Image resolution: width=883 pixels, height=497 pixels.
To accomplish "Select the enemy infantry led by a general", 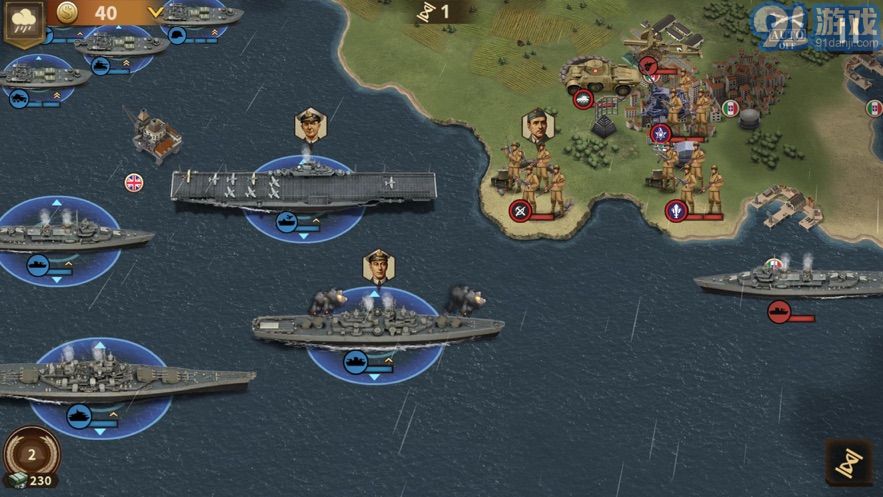I will 537,177.
